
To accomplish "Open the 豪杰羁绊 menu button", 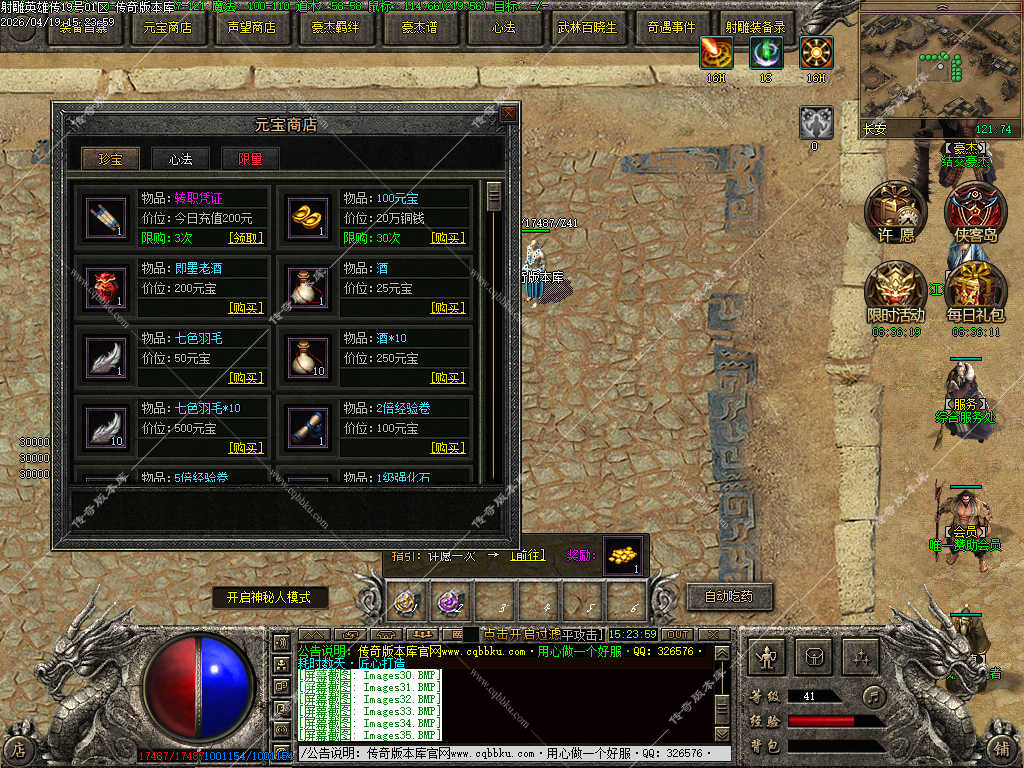I will [x=336, y=28].
